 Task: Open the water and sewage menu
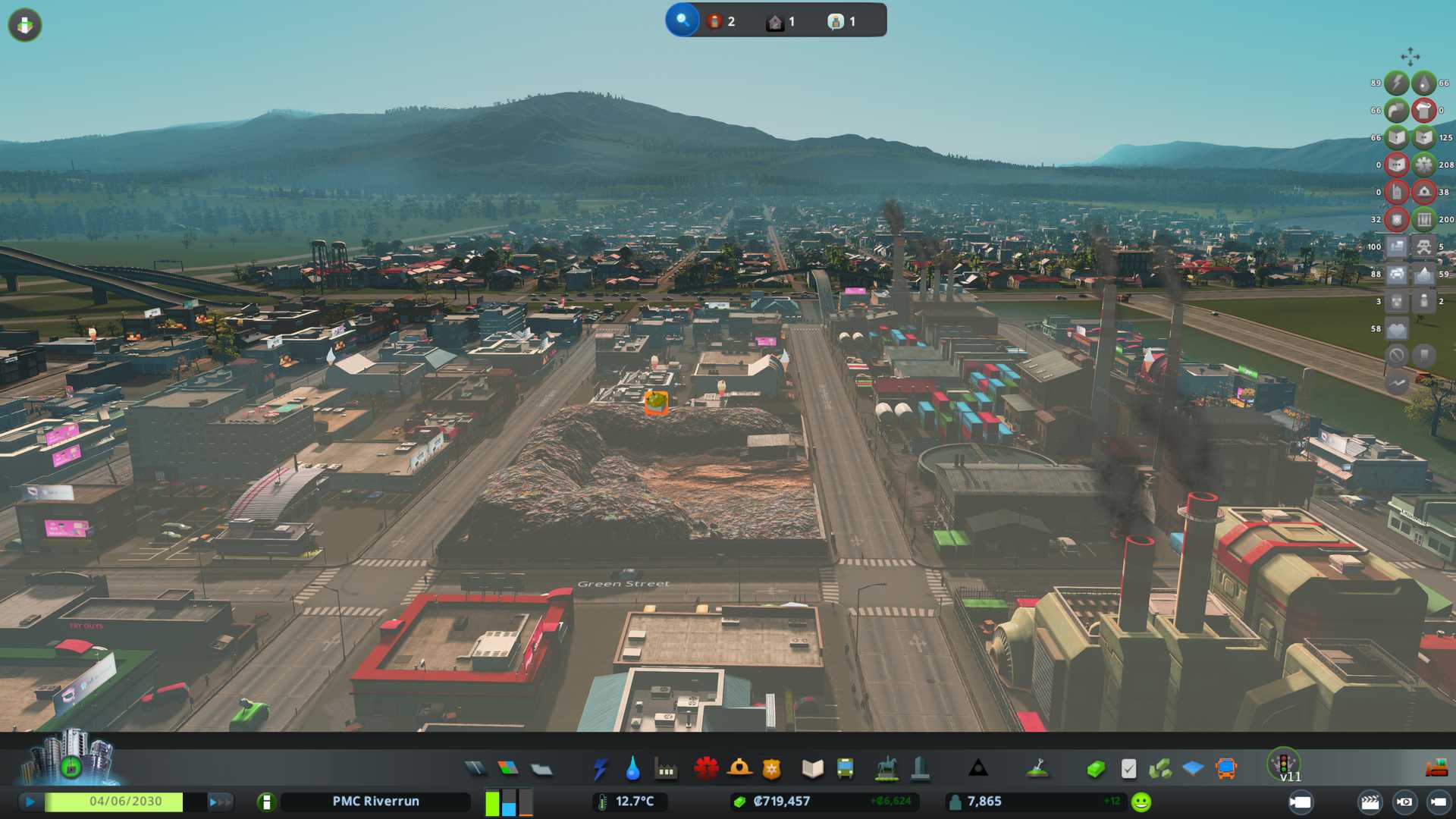tap(632, 769)
